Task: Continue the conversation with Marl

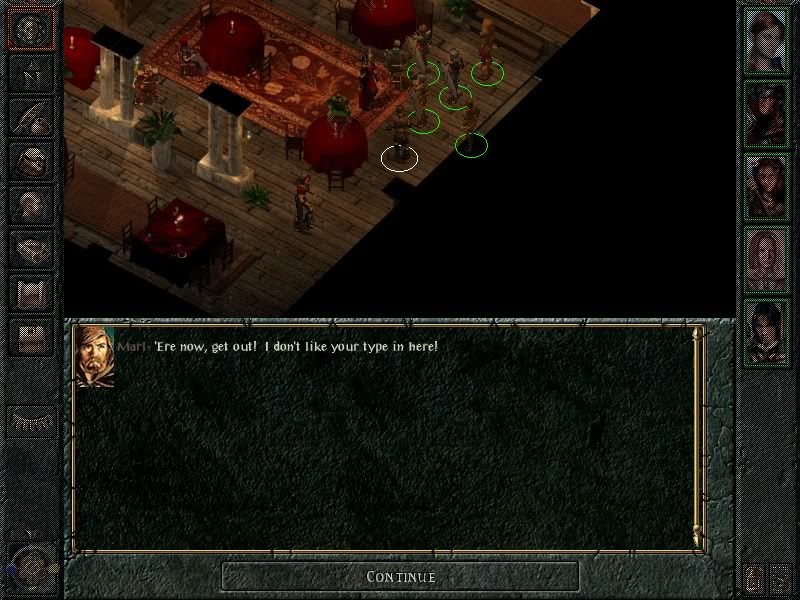Action: [400, 576]
